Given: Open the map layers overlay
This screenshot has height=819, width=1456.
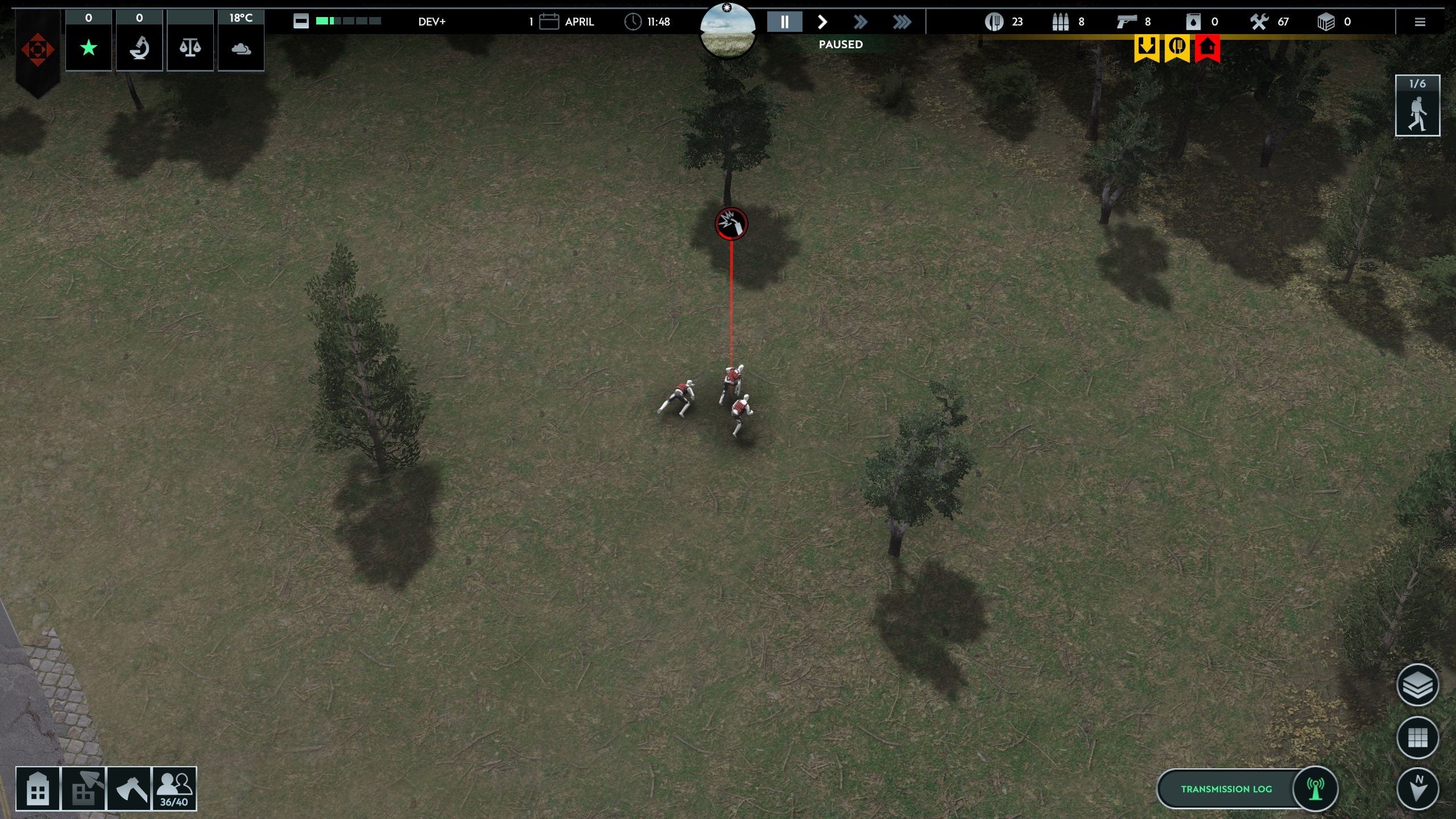Looking at the screenshot, I should point(1417,685).
